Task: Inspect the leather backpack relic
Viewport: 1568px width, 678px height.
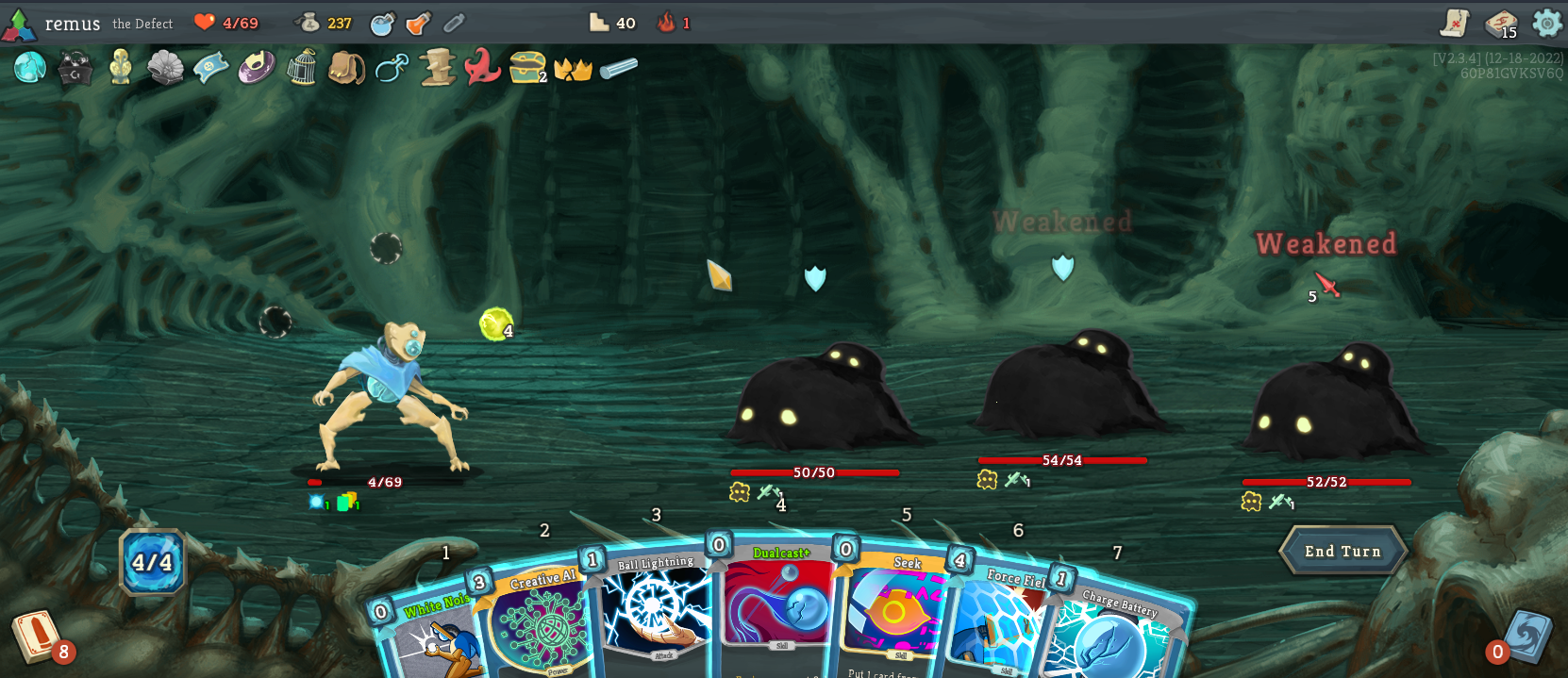Action: [x=346, y=68]
